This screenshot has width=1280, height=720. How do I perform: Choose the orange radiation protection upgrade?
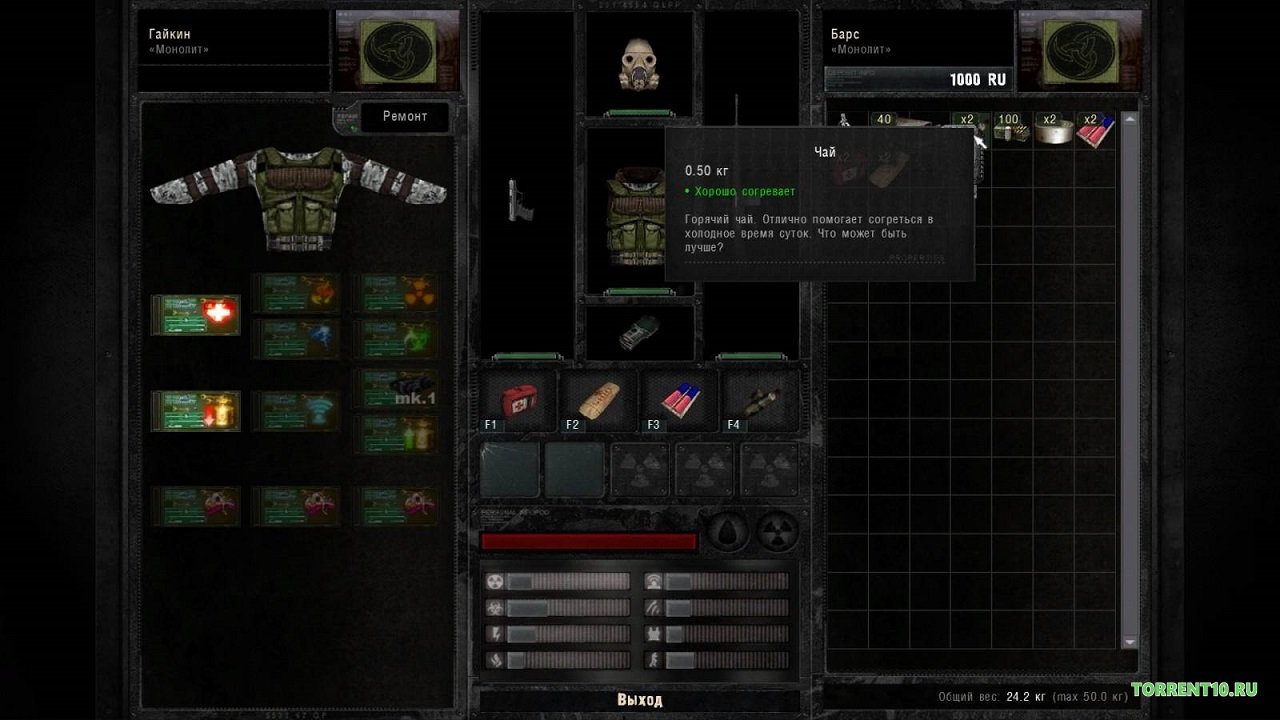[x=396, y=293]
